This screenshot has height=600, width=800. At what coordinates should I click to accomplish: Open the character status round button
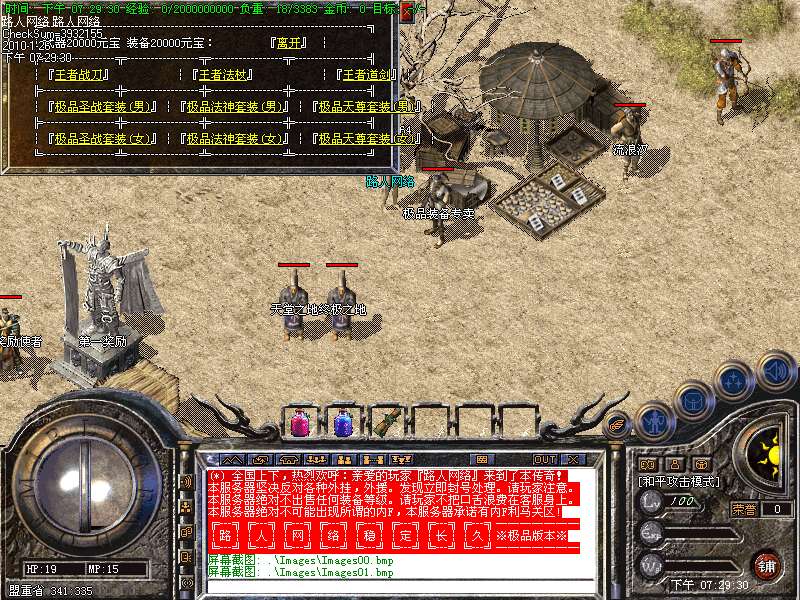[653, 421]
